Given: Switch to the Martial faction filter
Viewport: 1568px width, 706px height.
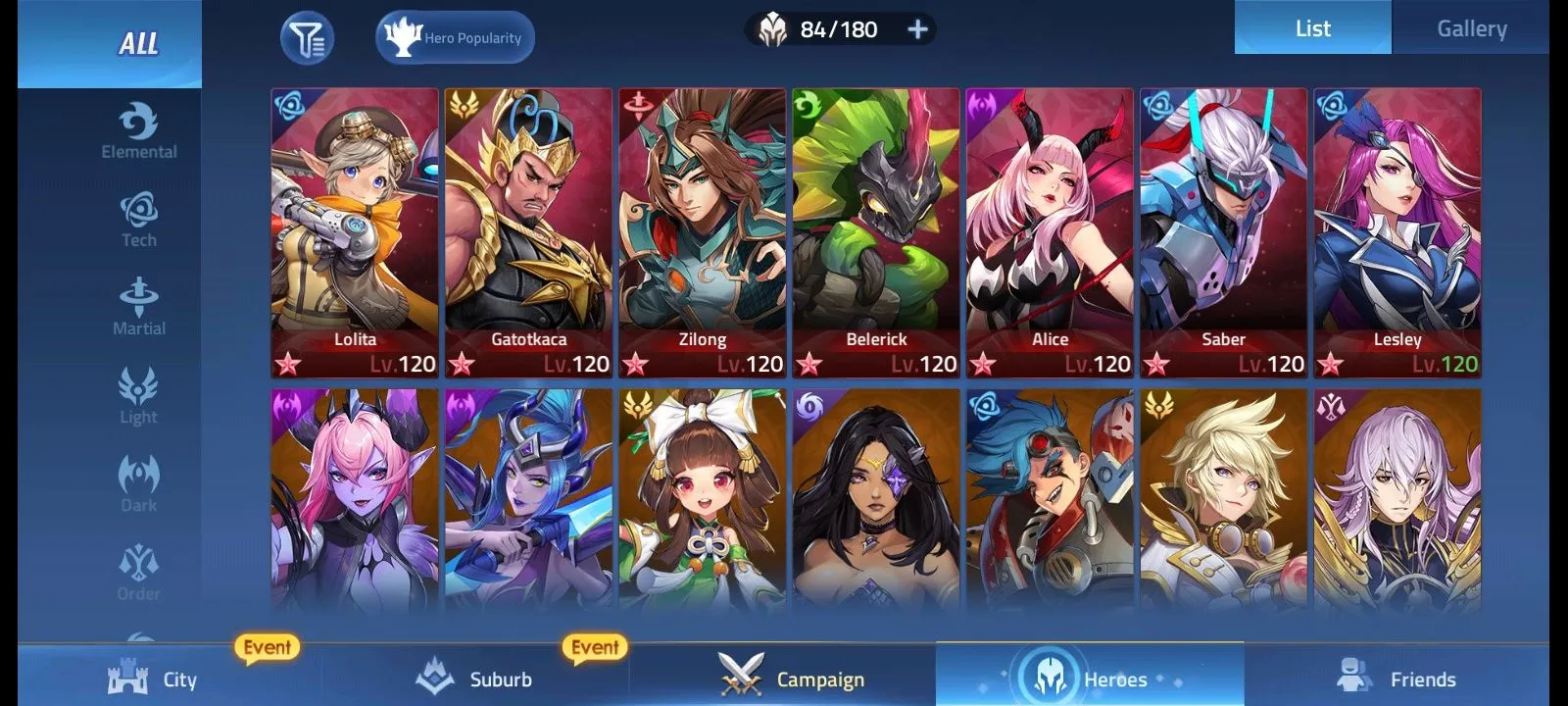Looking at the screenshot, I should click(139, 308).
